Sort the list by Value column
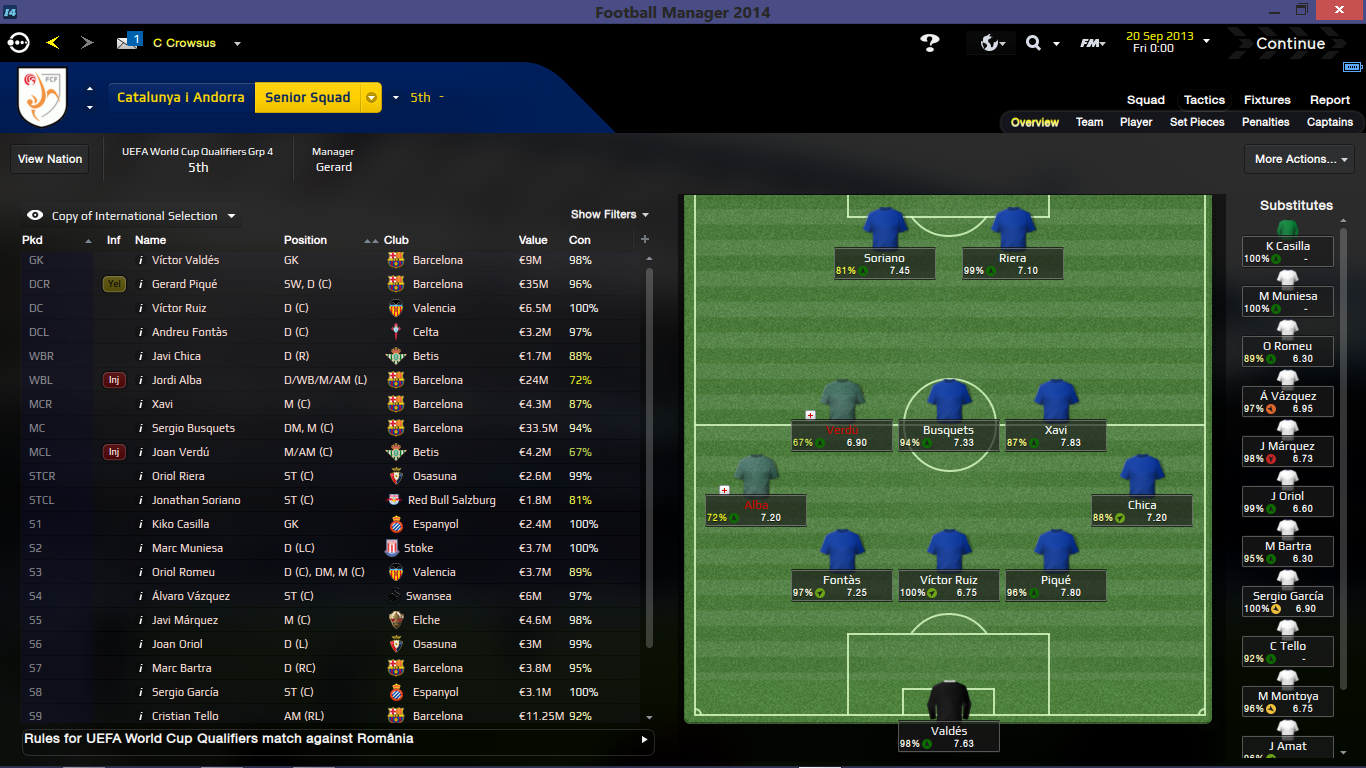This screenshot has height=768, width=1366. coord(533,240)
